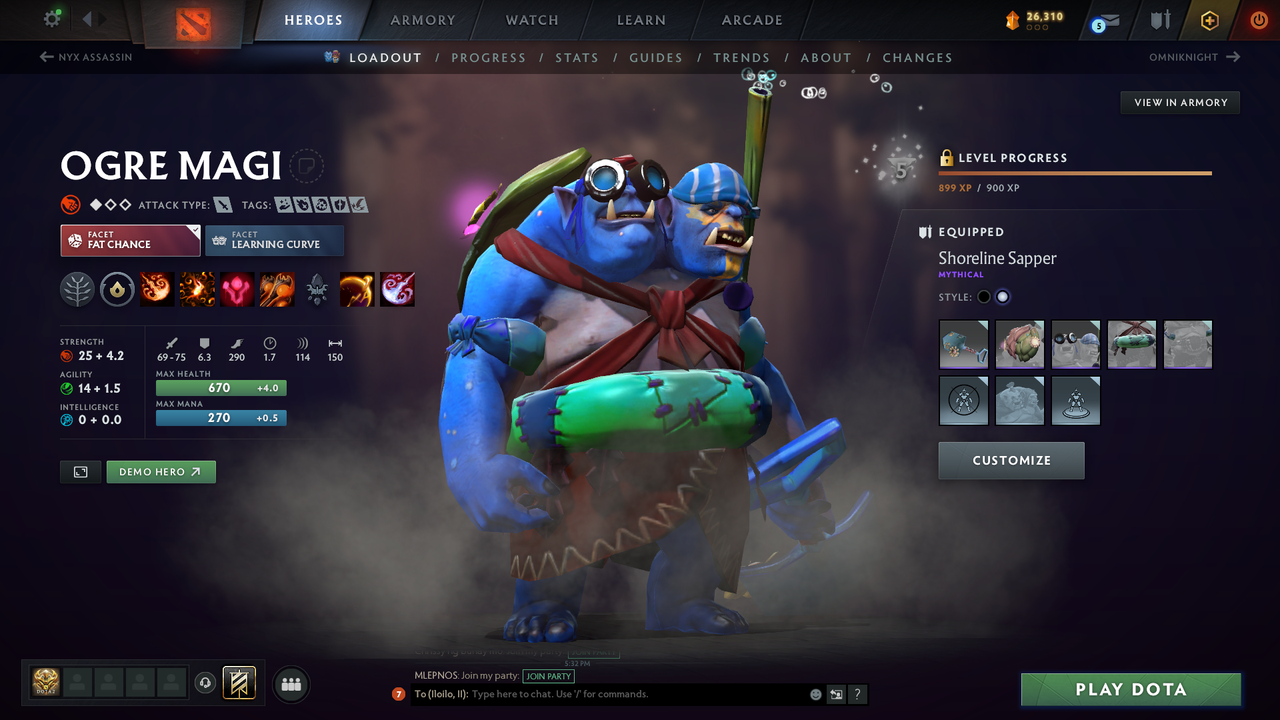Select the Fireblast ability icon
Viewport: 1280px width, 720px height.
pos(156,289)
